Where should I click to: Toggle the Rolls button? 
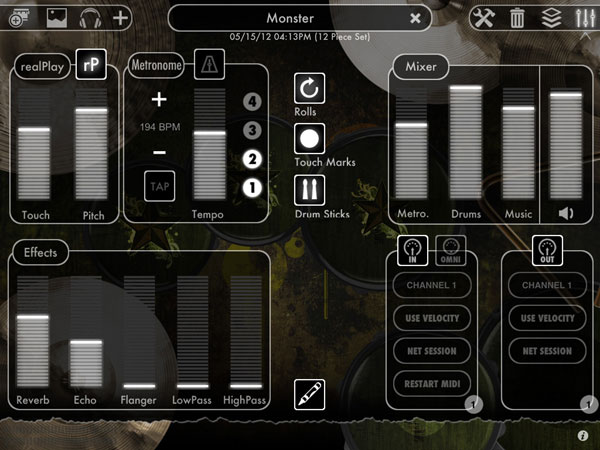[x=309, y=88]
